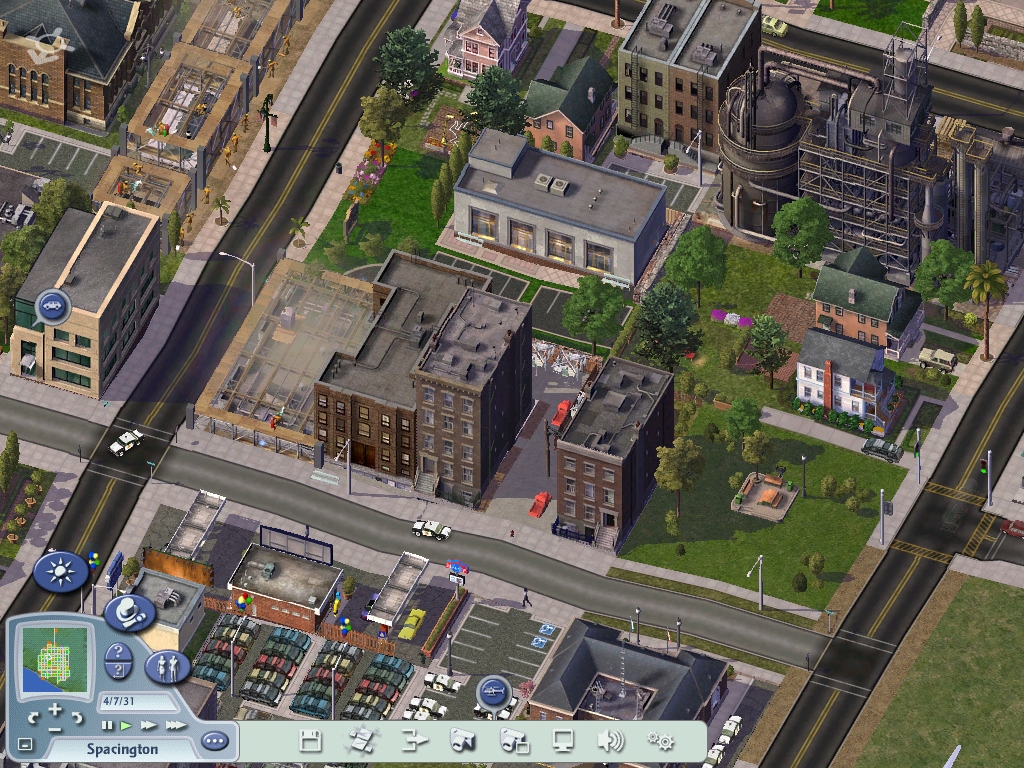Image resolution: width=1024 pixels, height=768 pixels.
Task: Save the city with floppy disk icon
Action: [x=311, y=741]
